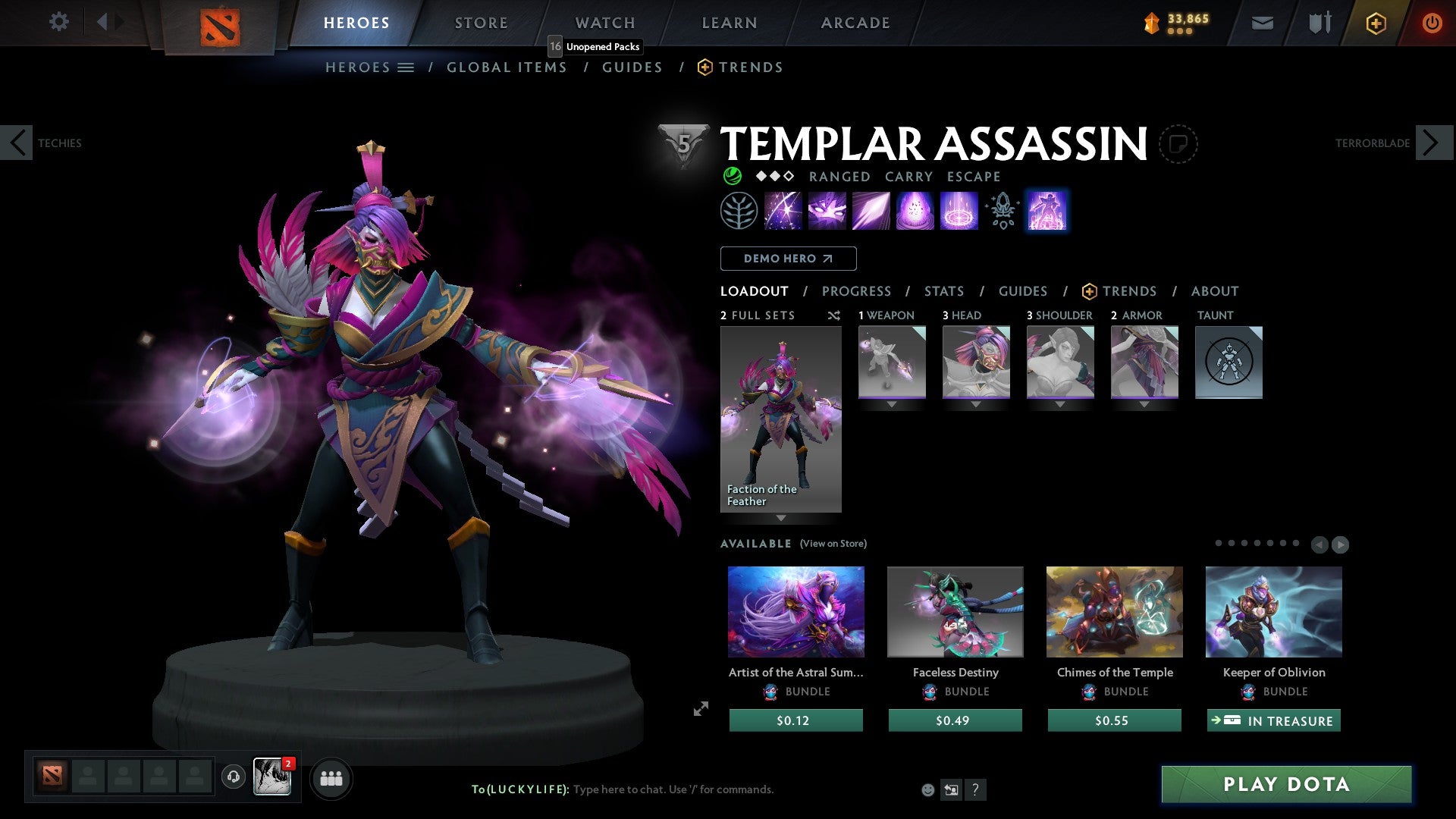Click the Demo Hero button
The height and width of the screenshot is (819, 1456).
click(x=788, y=258)
